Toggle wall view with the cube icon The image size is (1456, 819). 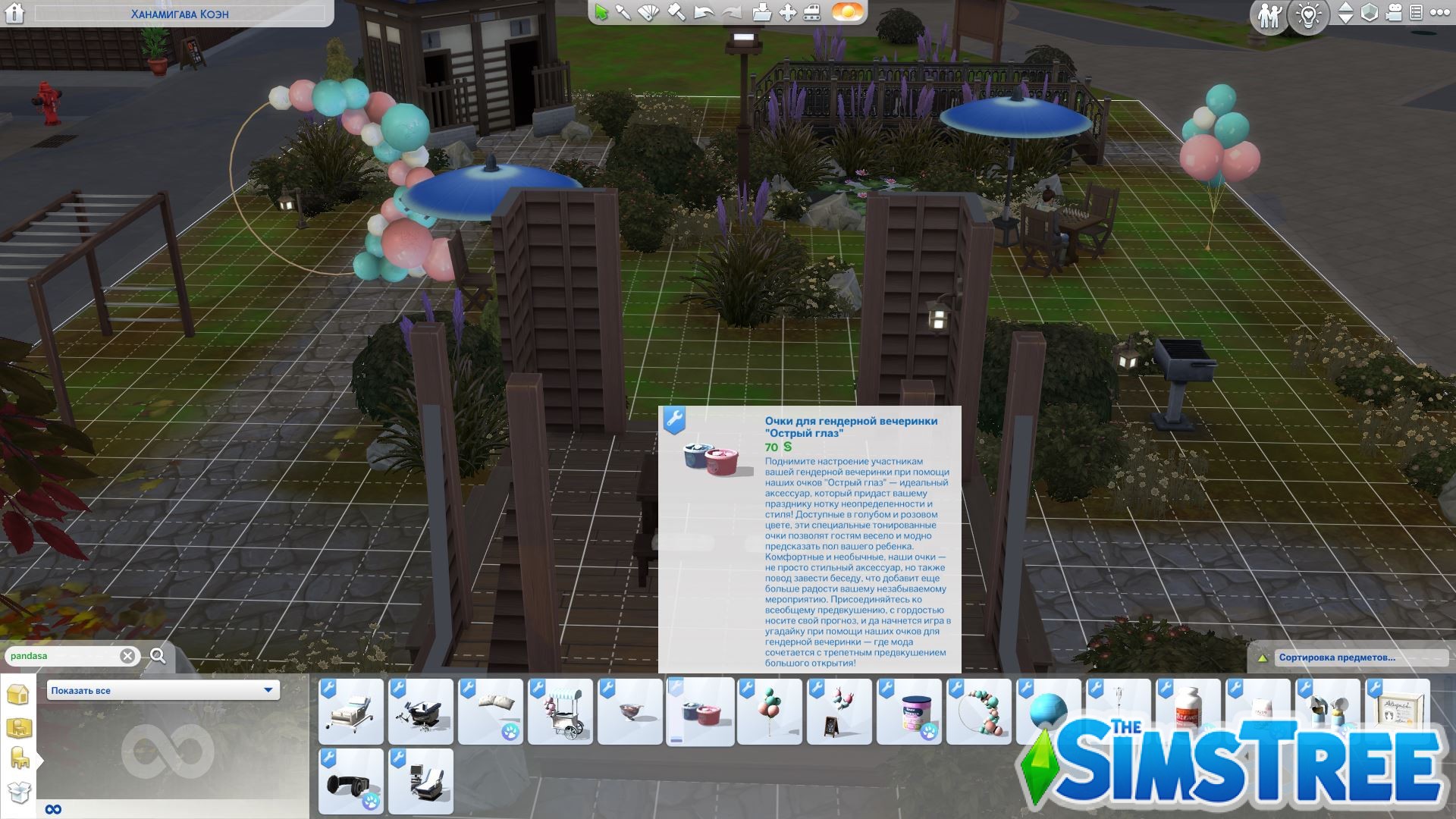point(1369,14)
